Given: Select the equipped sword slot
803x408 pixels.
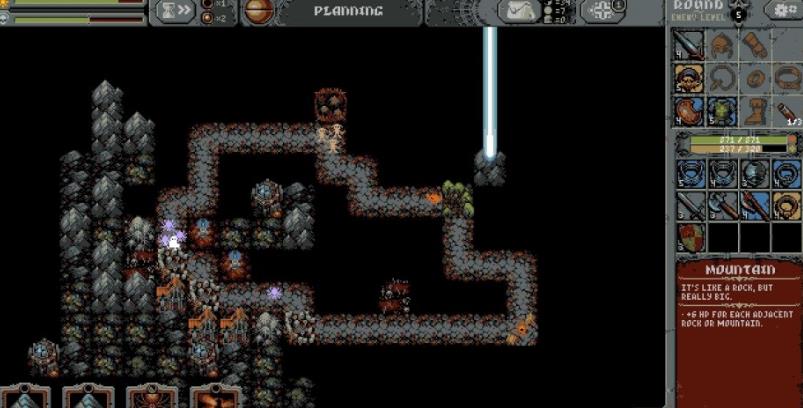Looking at the screenshot, I should 686,45.
